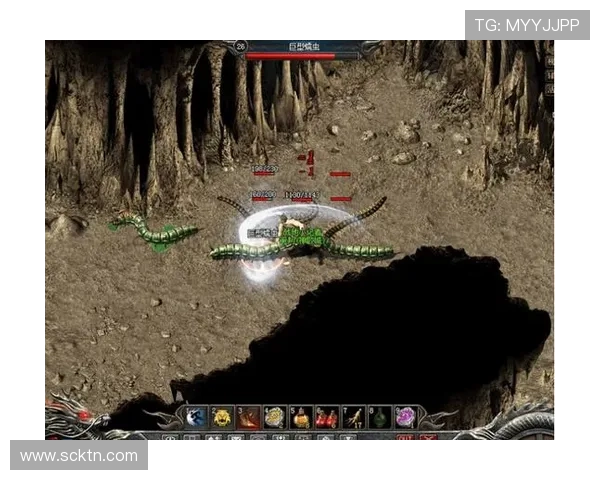Use the ginseng root item
This screenshot has height=480, width=600.
[x=353, y=417]
